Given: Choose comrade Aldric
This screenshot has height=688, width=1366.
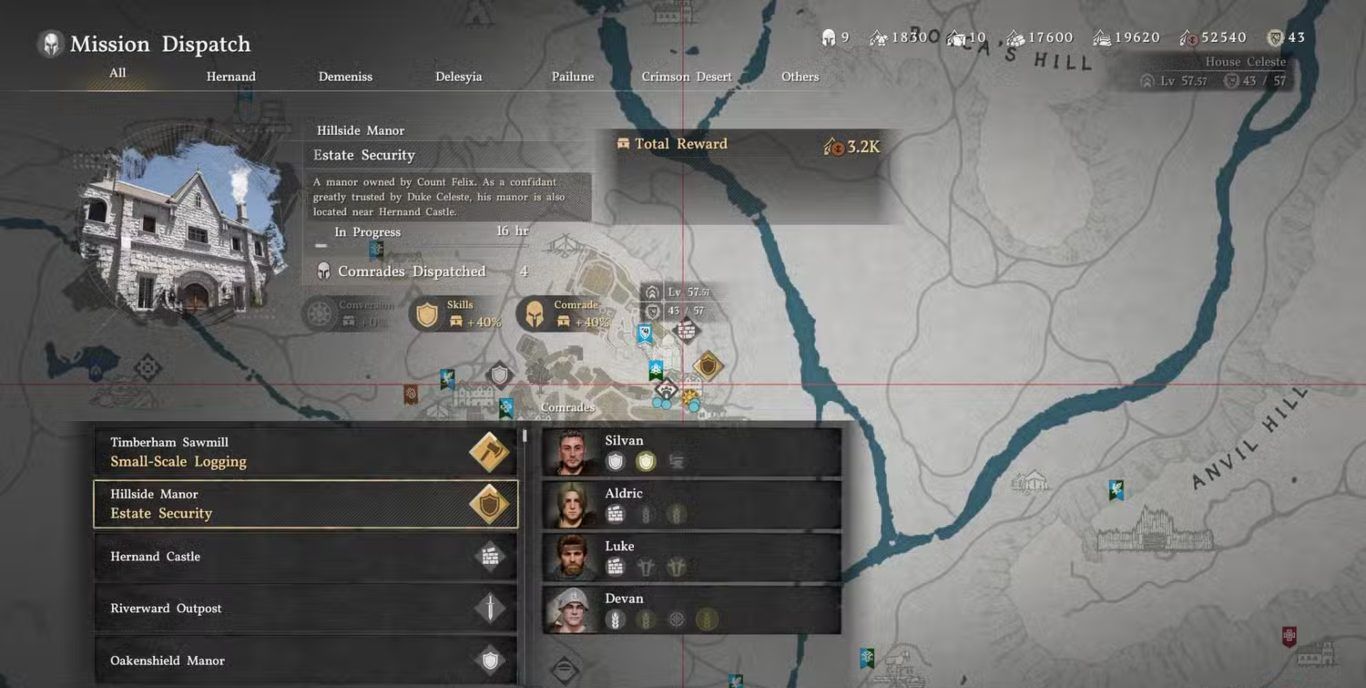Looking at the screenshot, I should click(691, 505).
